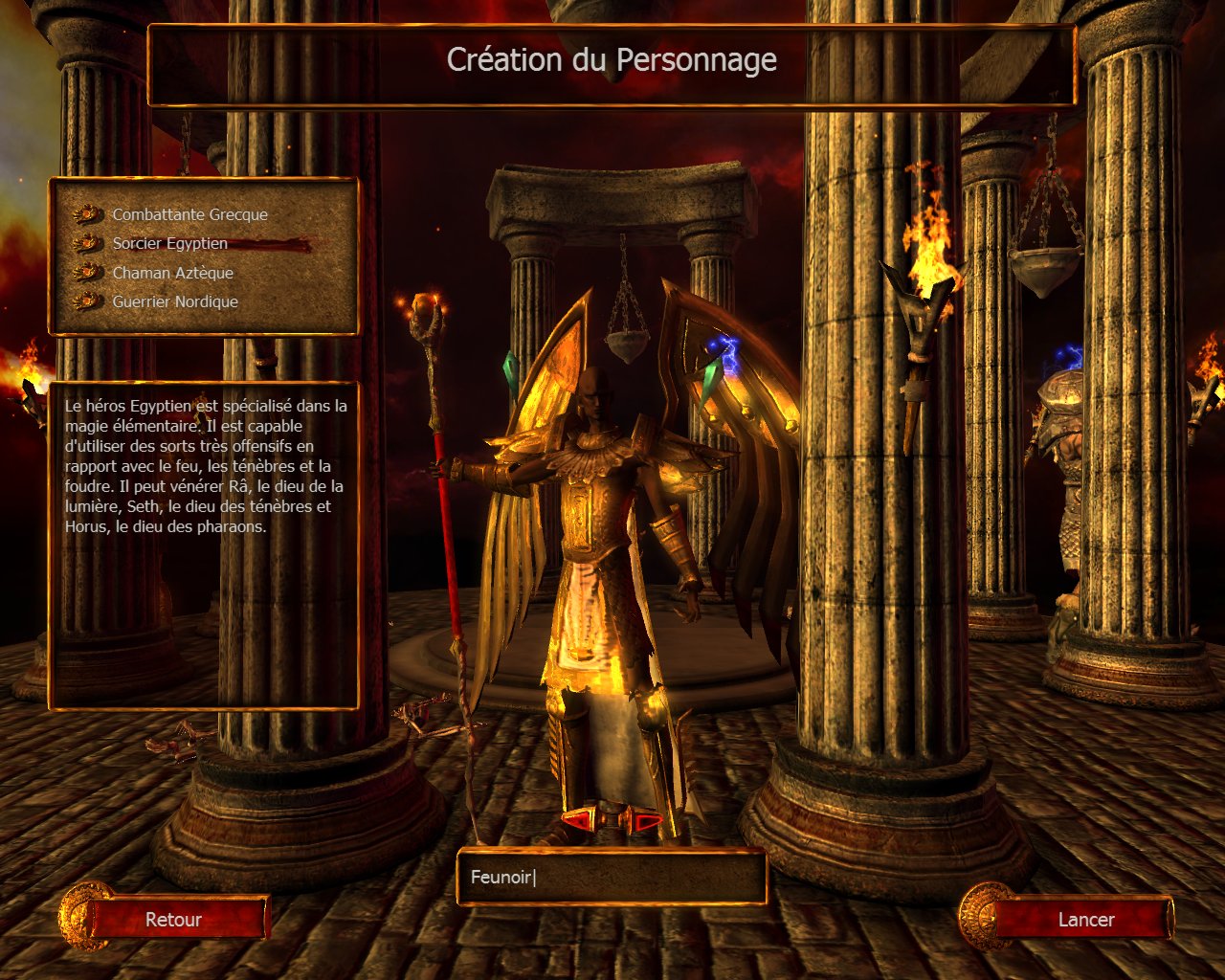Pick the Chaman Aztèque class

coord(172,273)
